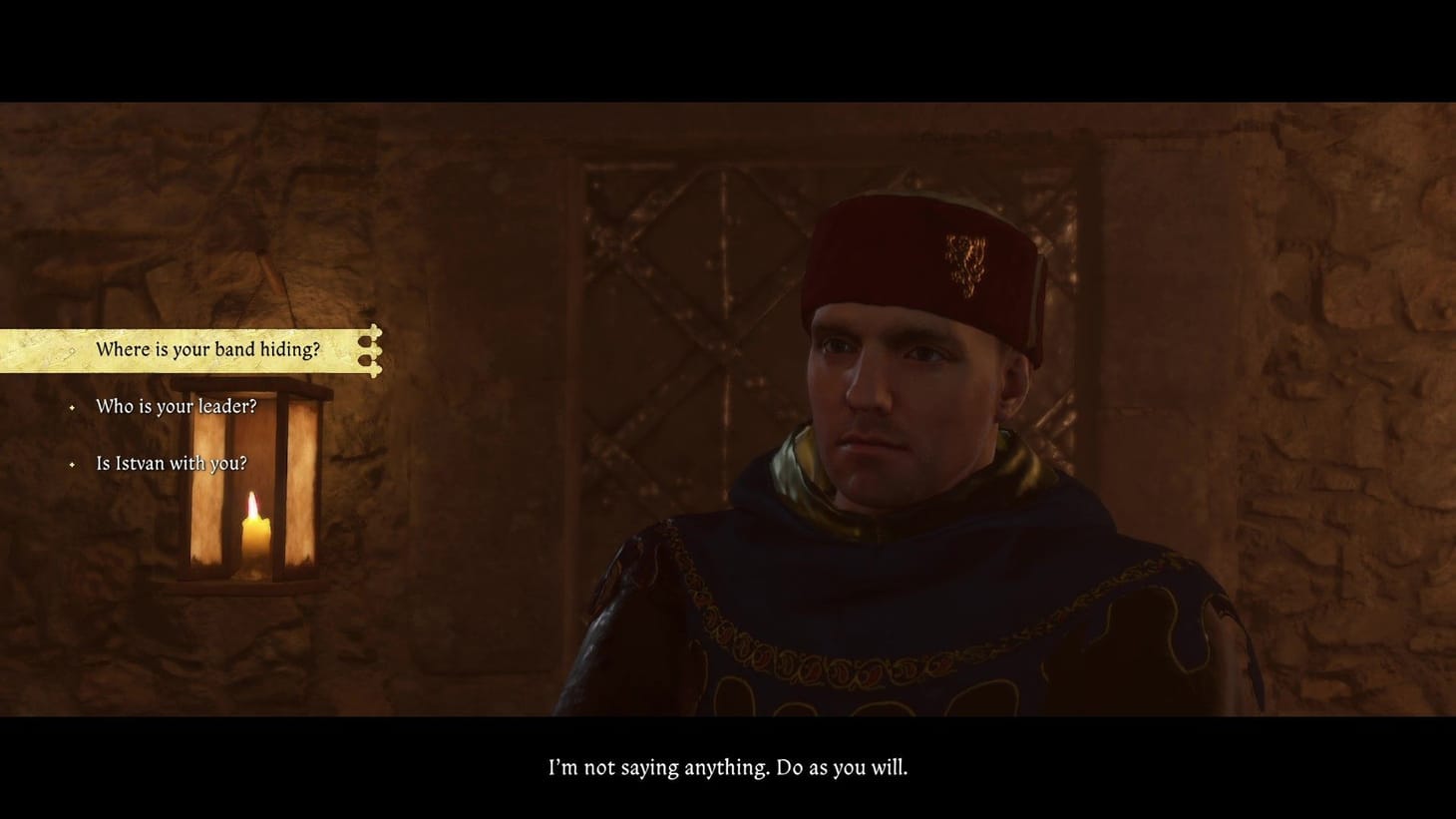Click the decorative scroll edge of the parchment banner
This screenshot has width=1456, height=819.
[x=373, y=350]
